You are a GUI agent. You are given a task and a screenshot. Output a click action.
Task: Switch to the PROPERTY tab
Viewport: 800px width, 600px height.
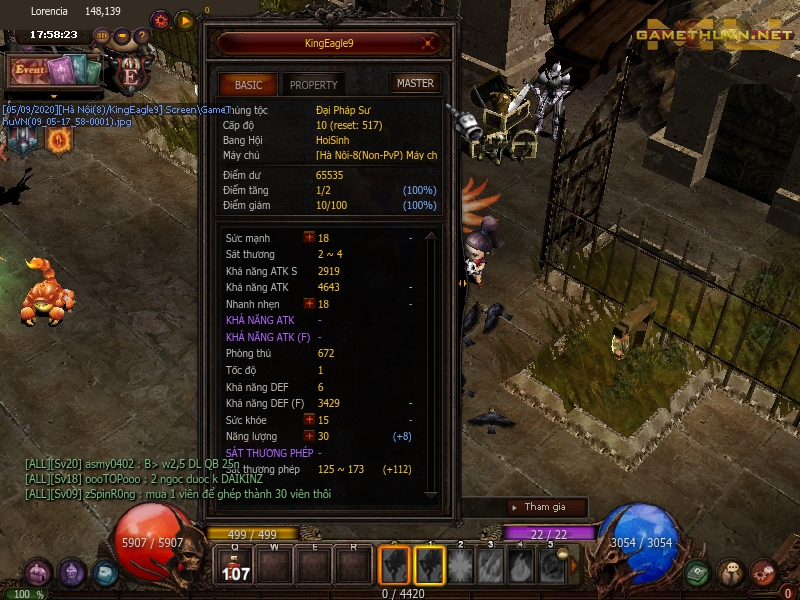[313, 85]
